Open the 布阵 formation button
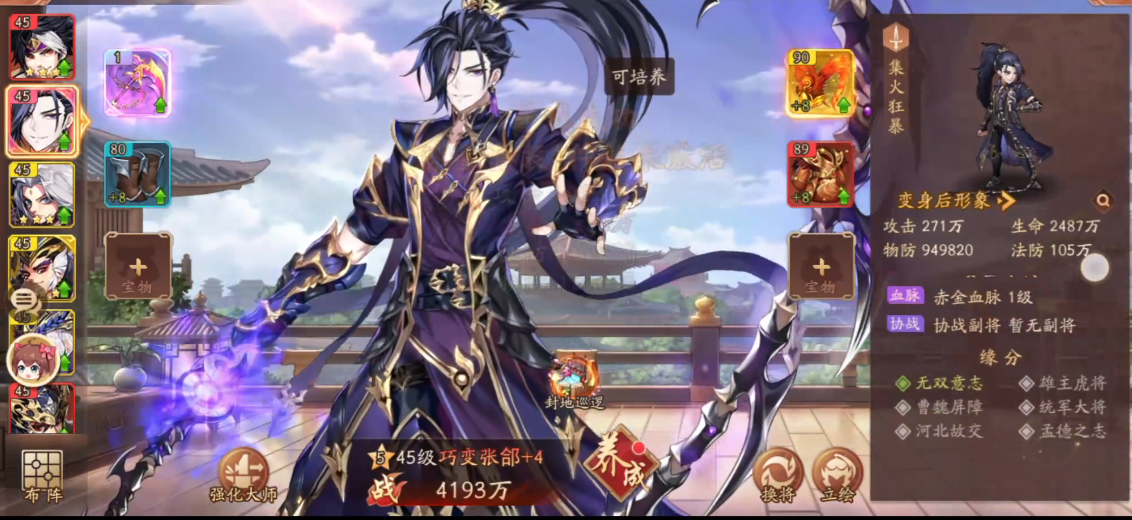This screenshot has width=1132, height=520. (42, 476)
